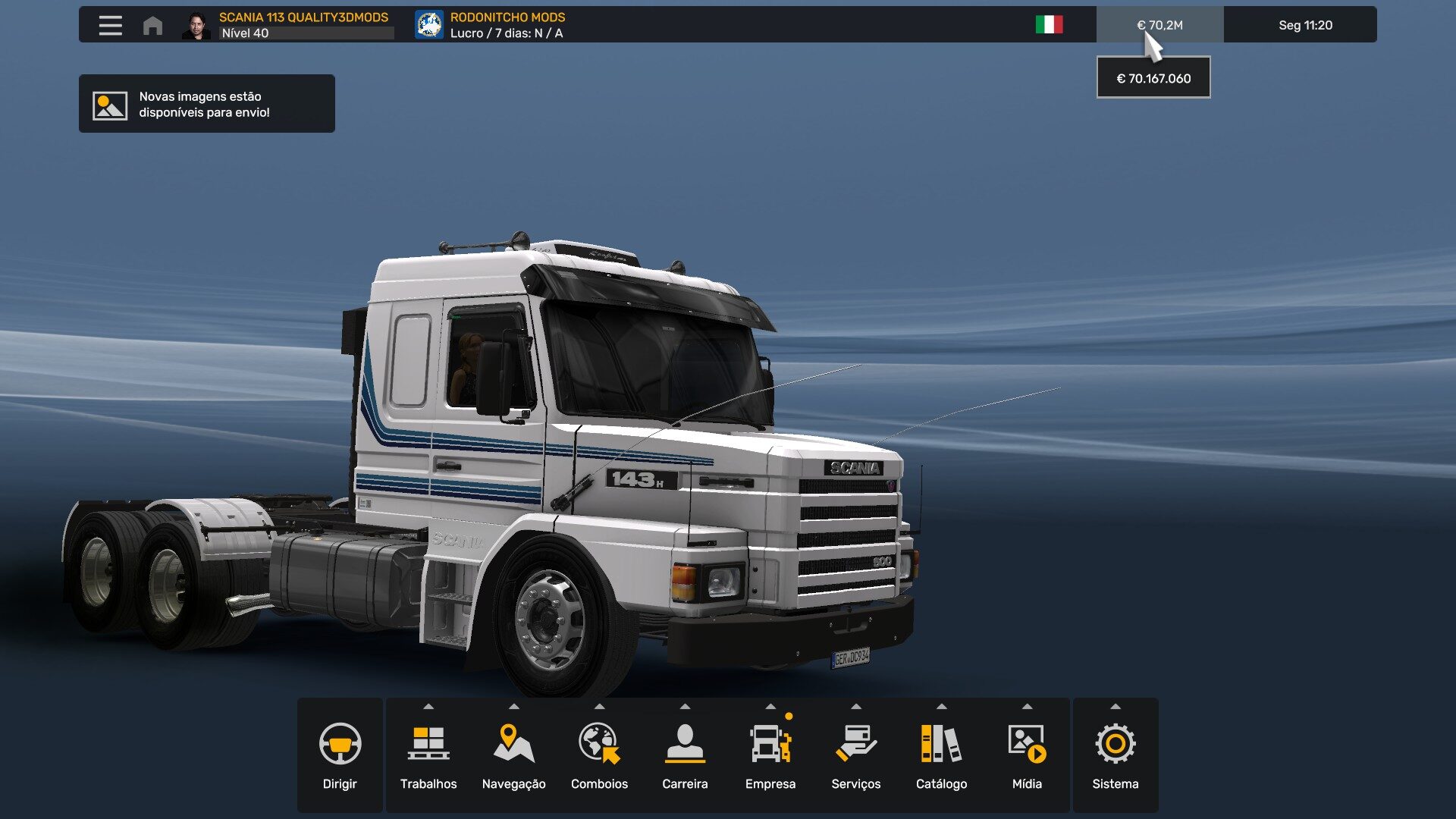Browse the Catálogo menu

click(x=941, y=755)
